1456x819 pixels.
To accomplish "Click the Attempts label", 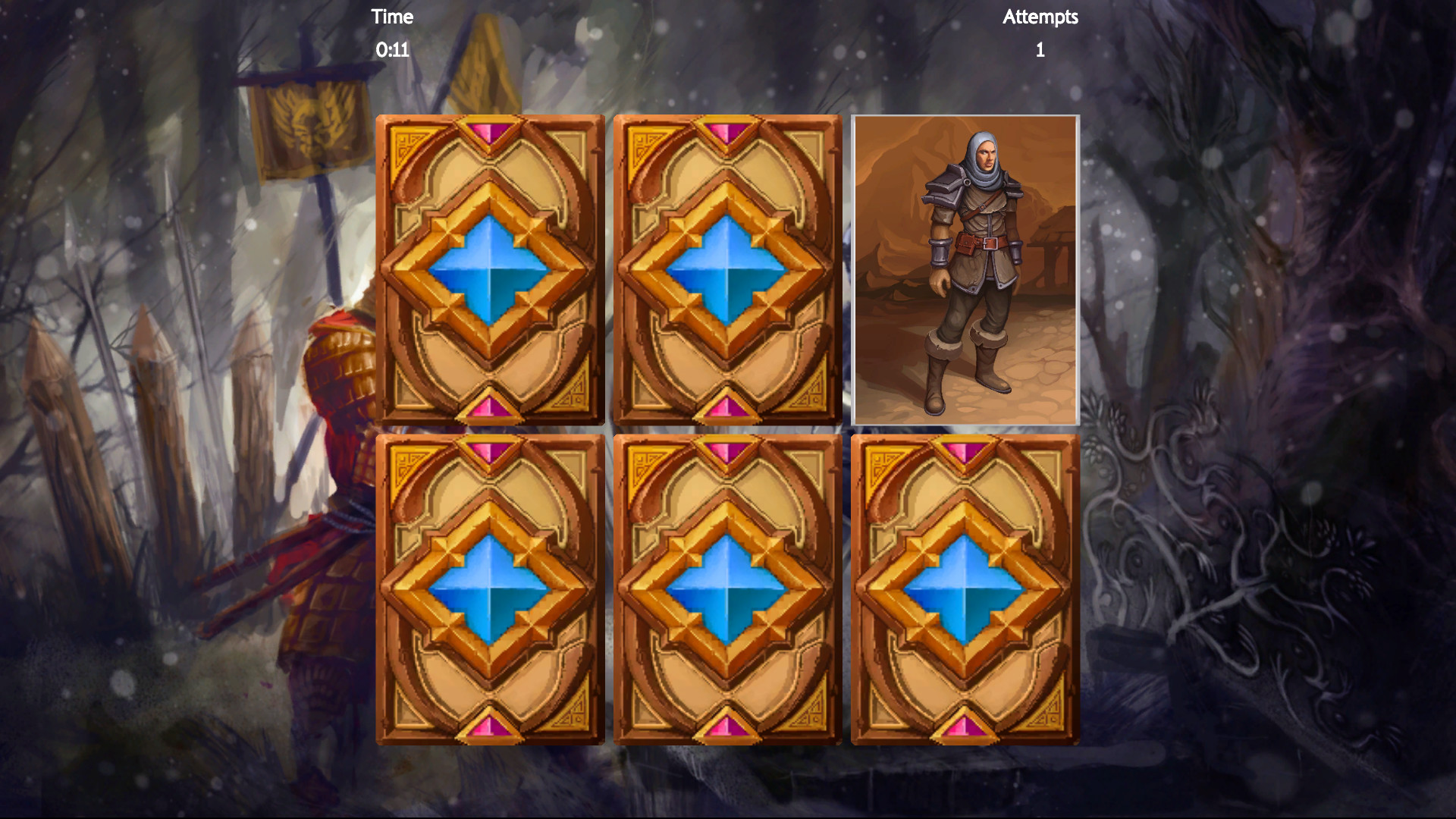I will click(x=1040, y=17).
